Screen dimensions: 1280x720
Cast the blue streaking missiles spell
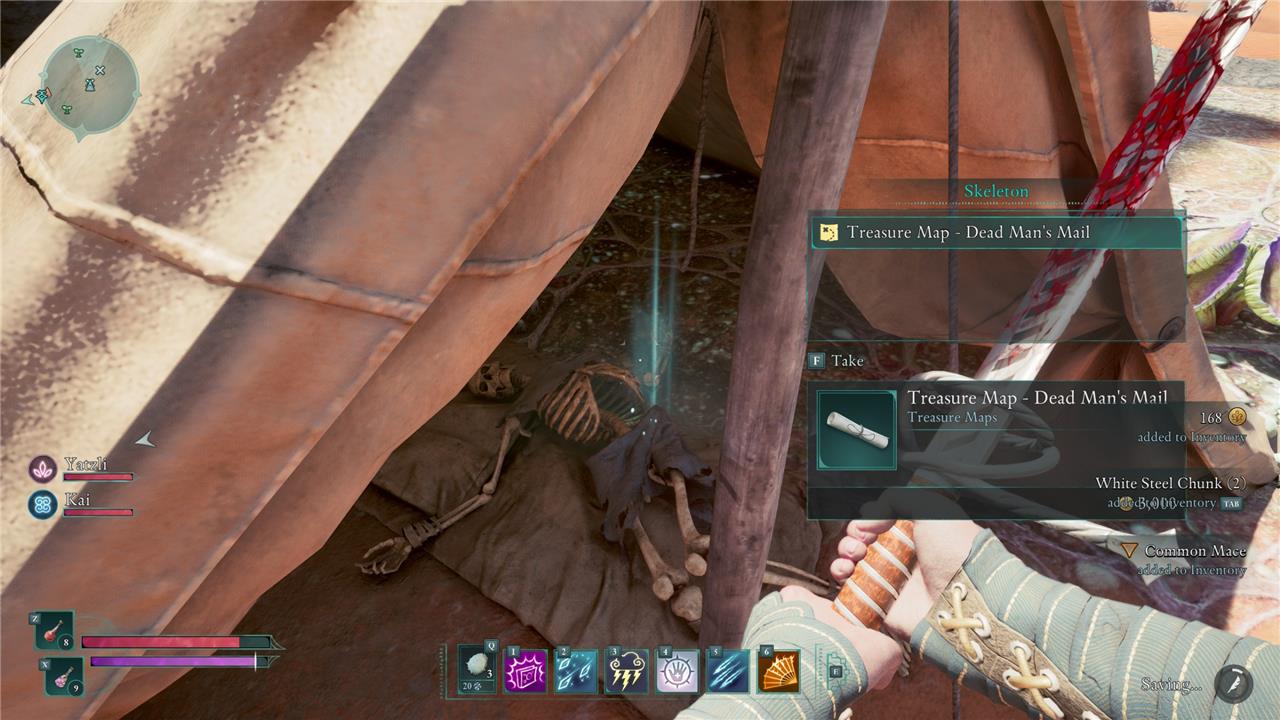(728, 671)
